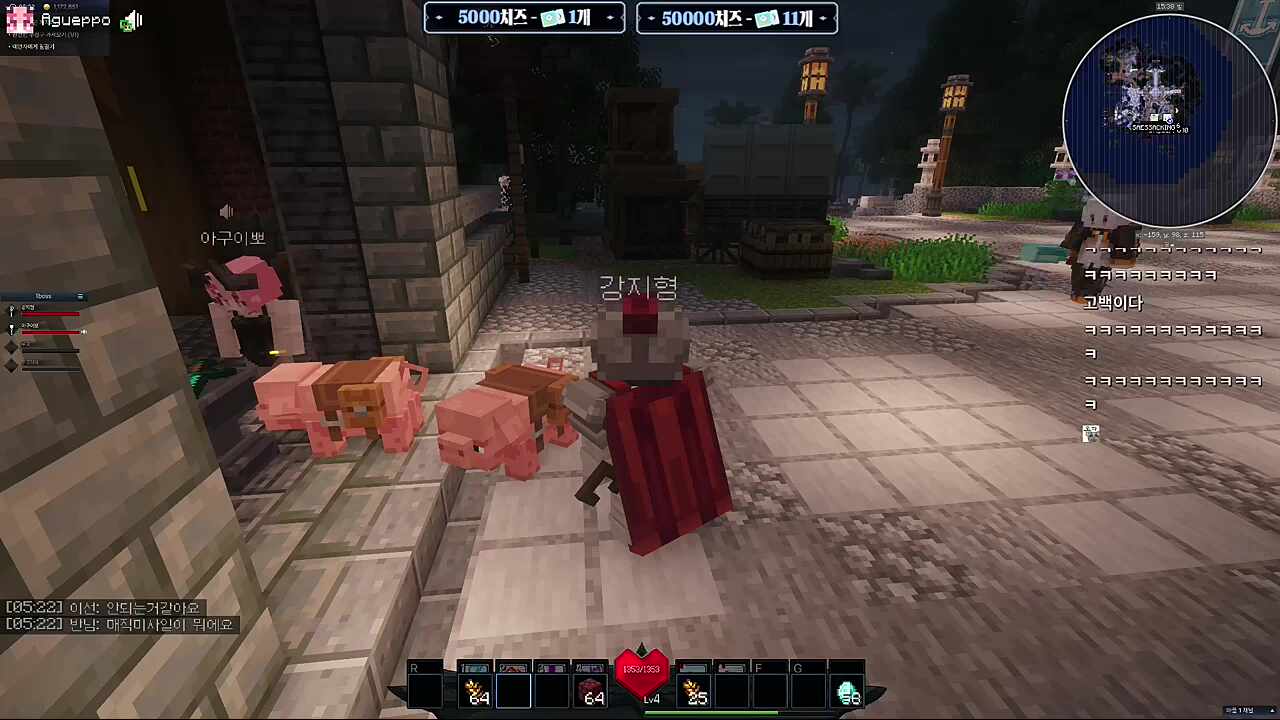Screen dimensions: 1280x720
Task: Click the circular minimap
Action: tap(1168, 120)
